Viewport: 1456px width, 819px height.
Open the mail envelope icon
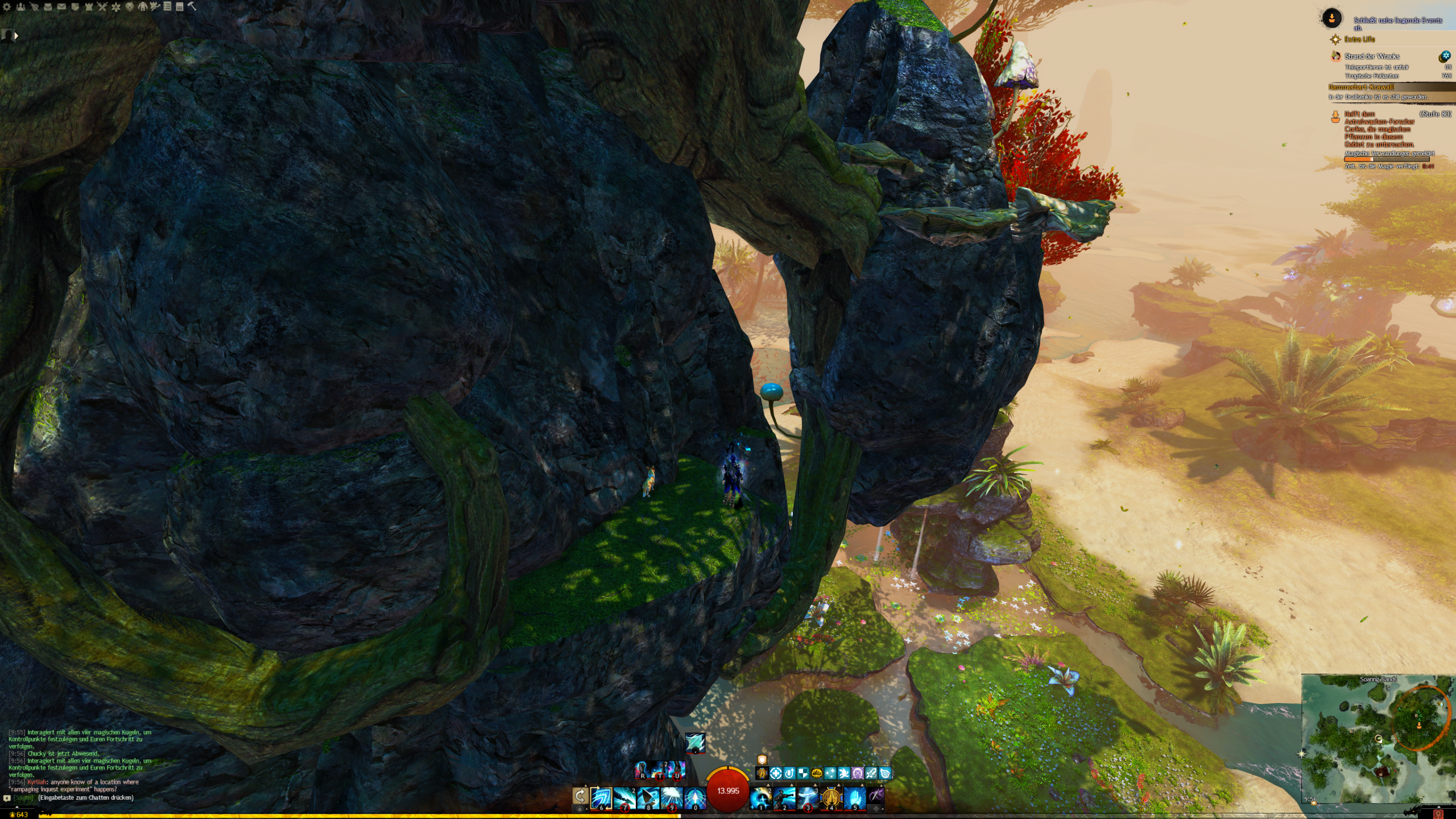tap(61, 7)
